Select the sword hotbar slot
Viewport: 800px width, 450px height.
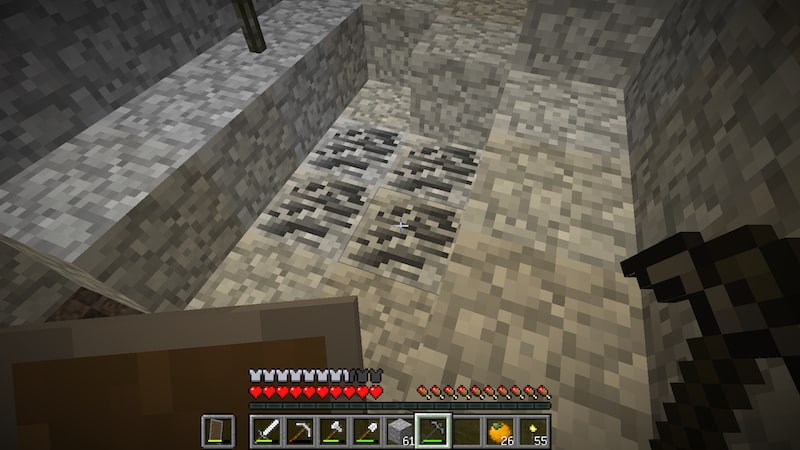tap(267, 431)
